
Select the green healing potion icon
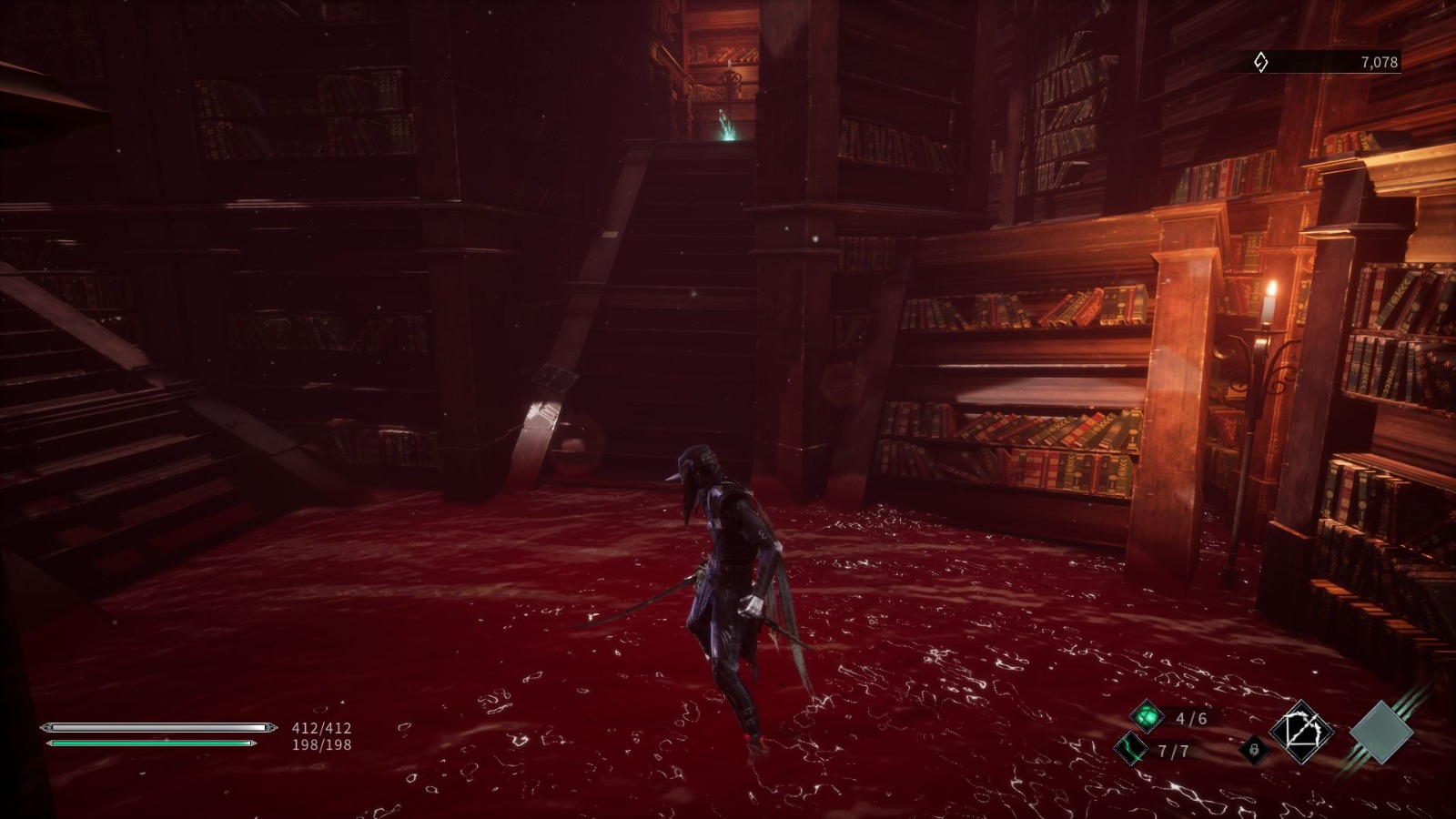coord(1147,716)
